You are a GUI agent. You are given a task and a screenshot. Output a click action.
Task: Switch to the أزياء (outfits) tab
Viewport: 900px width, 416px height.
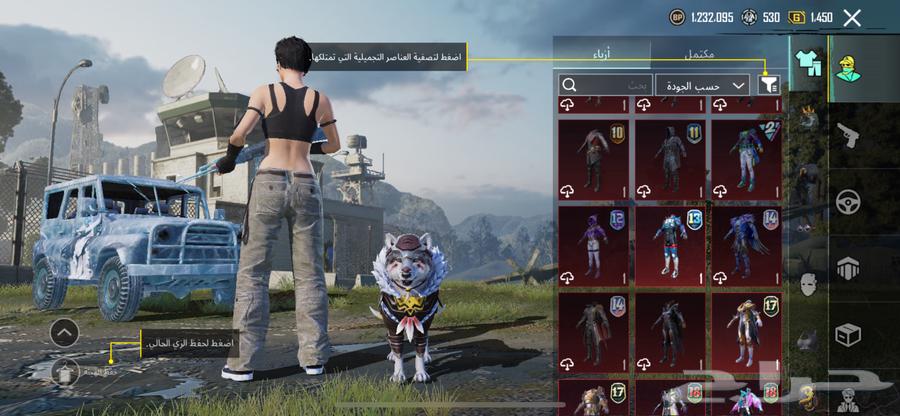(602, 52)
